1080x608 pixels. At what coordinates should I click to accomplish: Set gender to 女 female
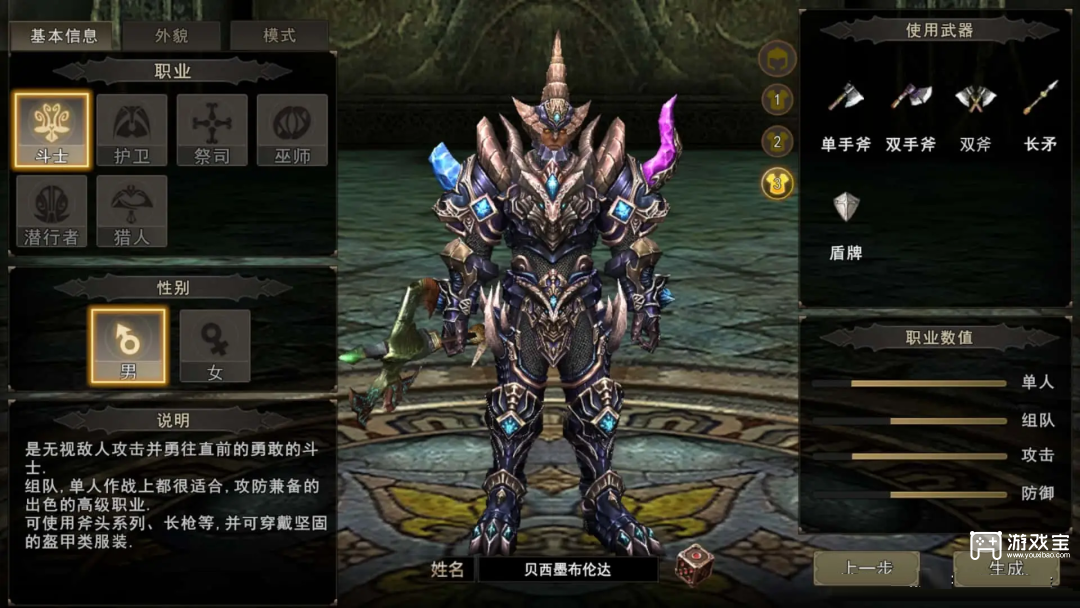click(214, 345)
